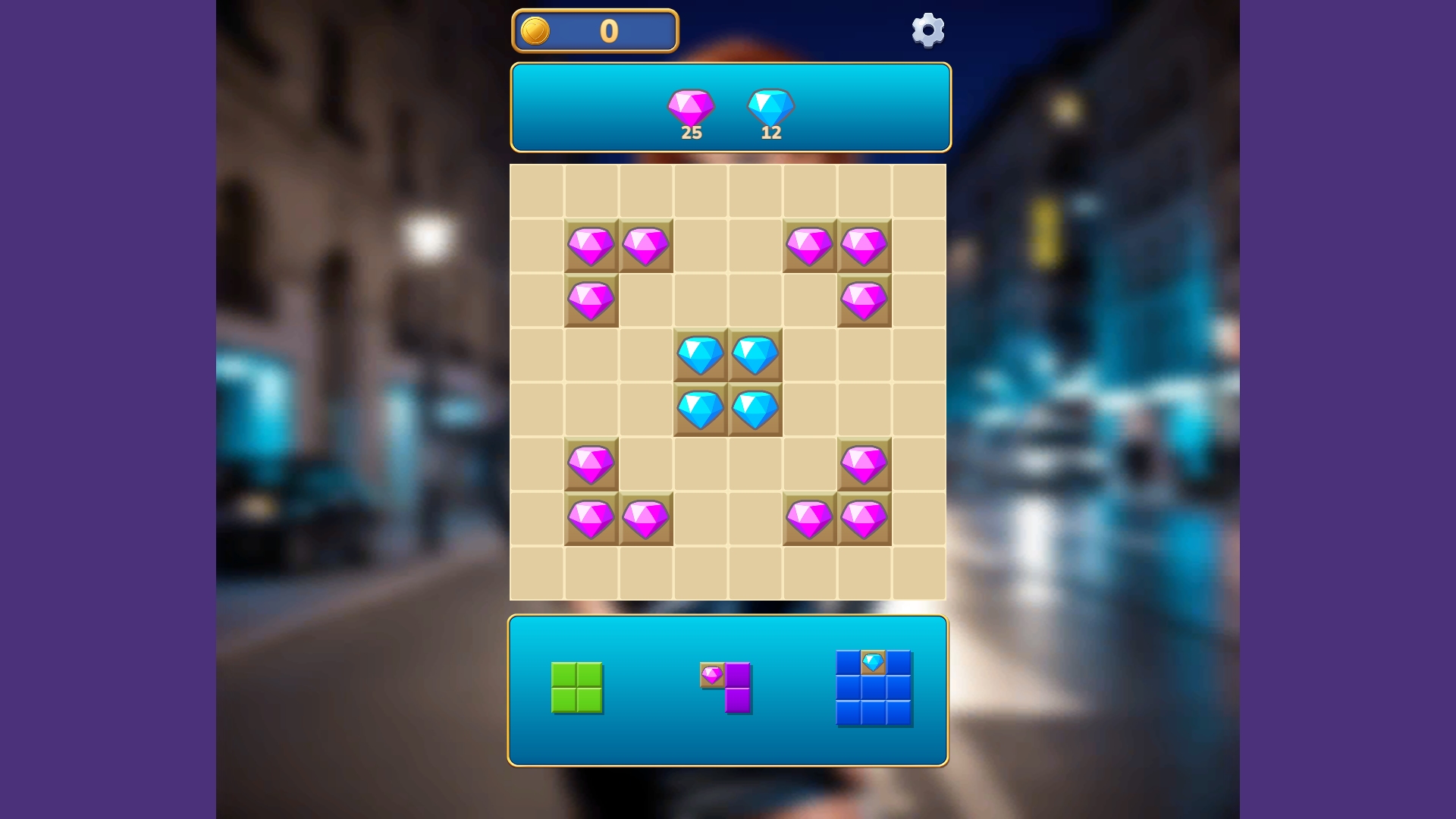1456x819 pixels.
Task: Click the number 25 under the pink gem
Action: [x=690, y=133]
